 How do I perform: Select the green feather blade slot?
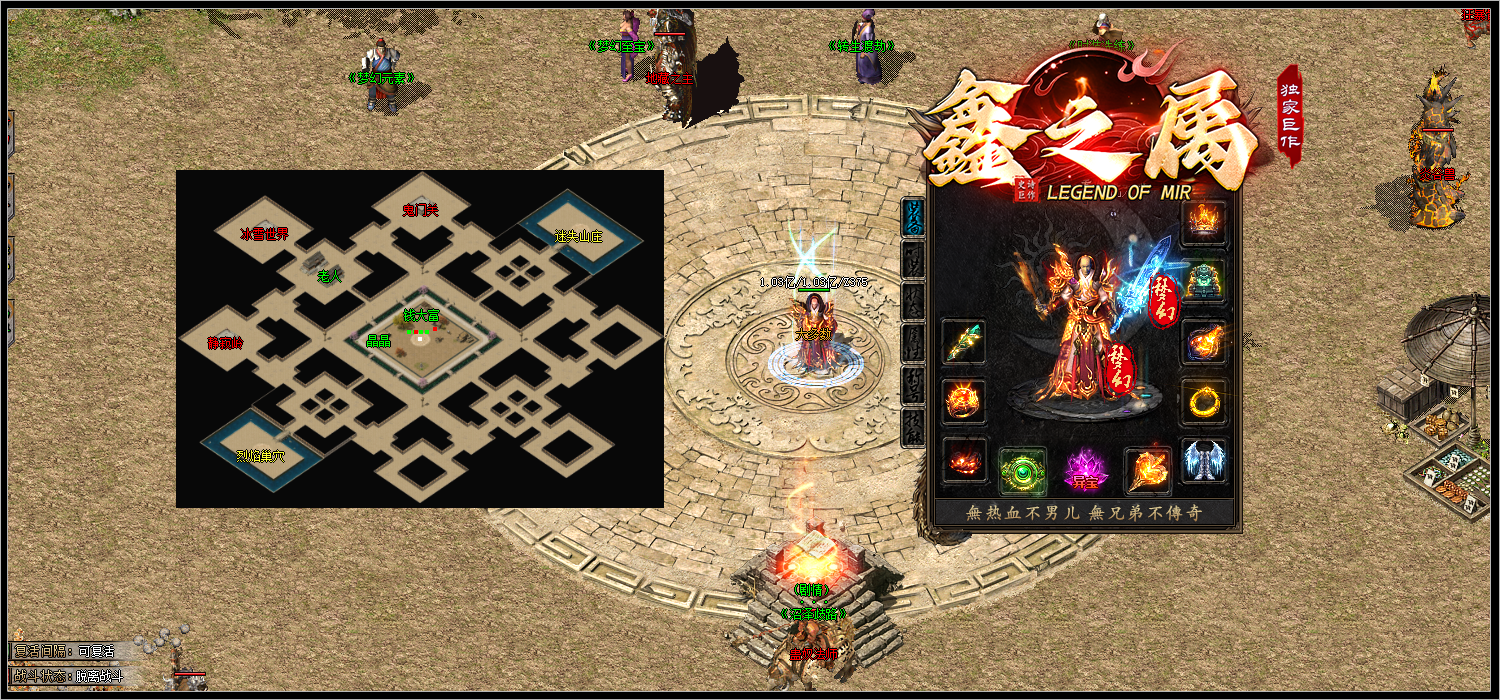[x=964, y=342]
